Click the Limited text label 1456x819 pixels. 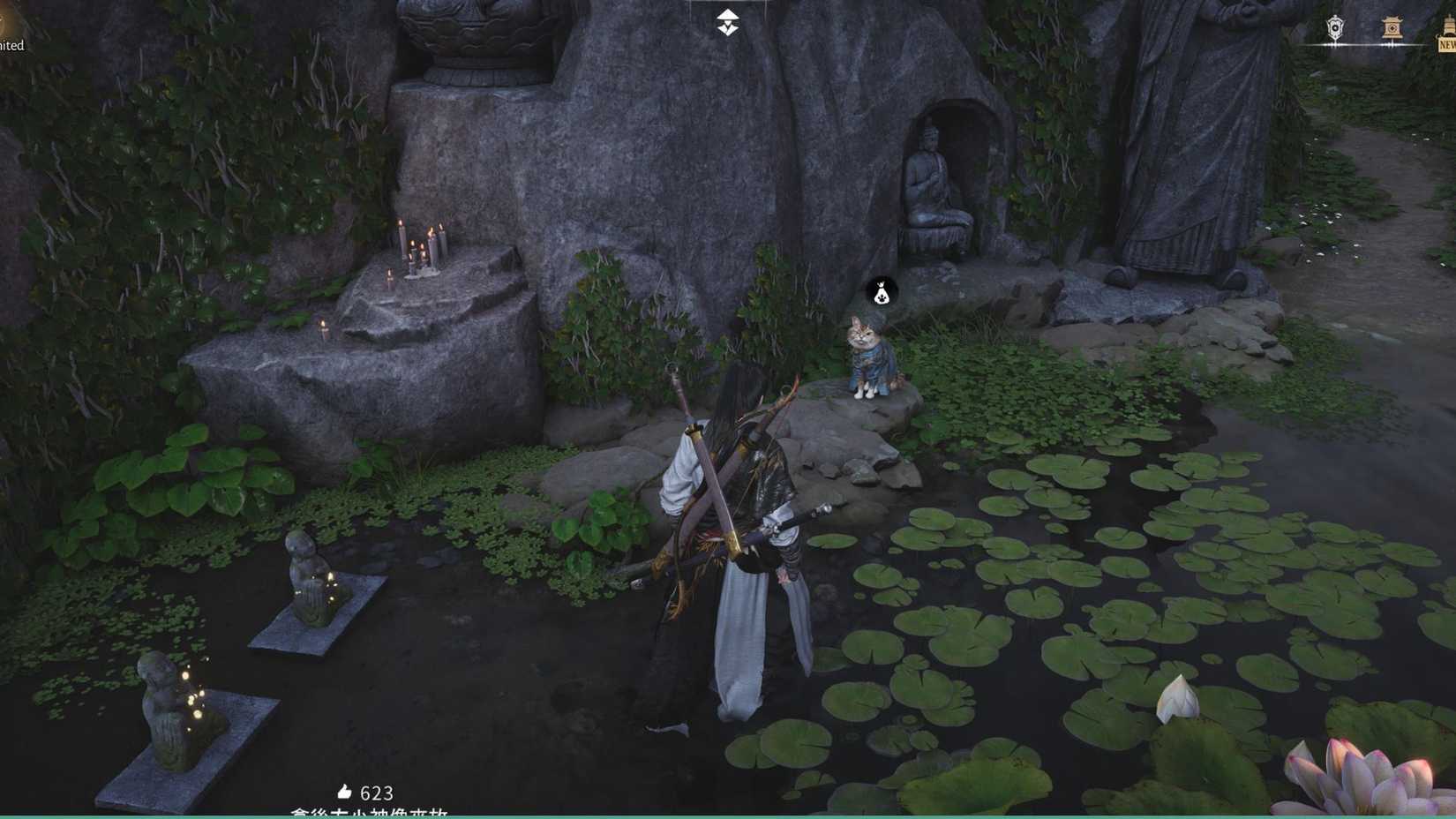11,46
